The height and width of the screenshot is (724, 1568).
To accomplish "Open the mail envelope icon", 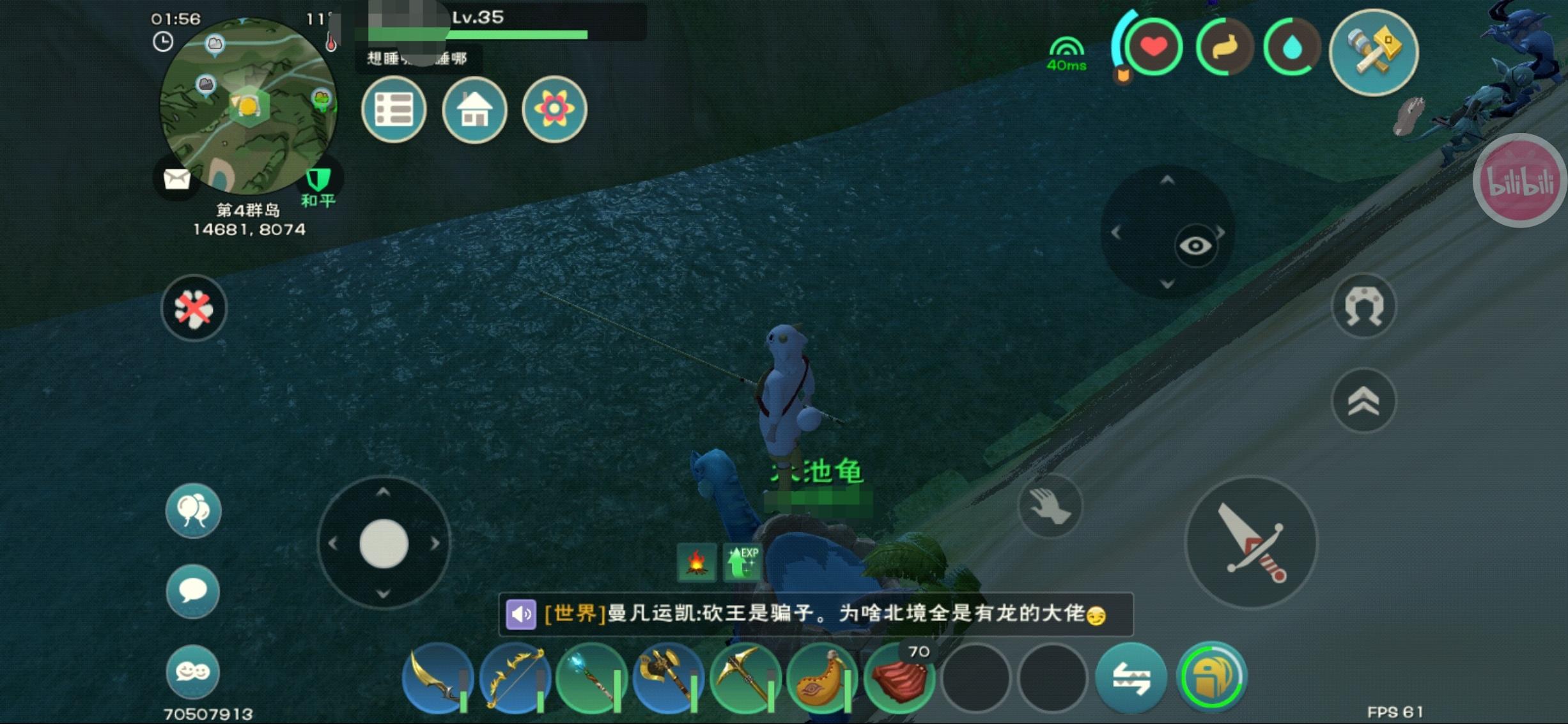I will coord(176,179).
